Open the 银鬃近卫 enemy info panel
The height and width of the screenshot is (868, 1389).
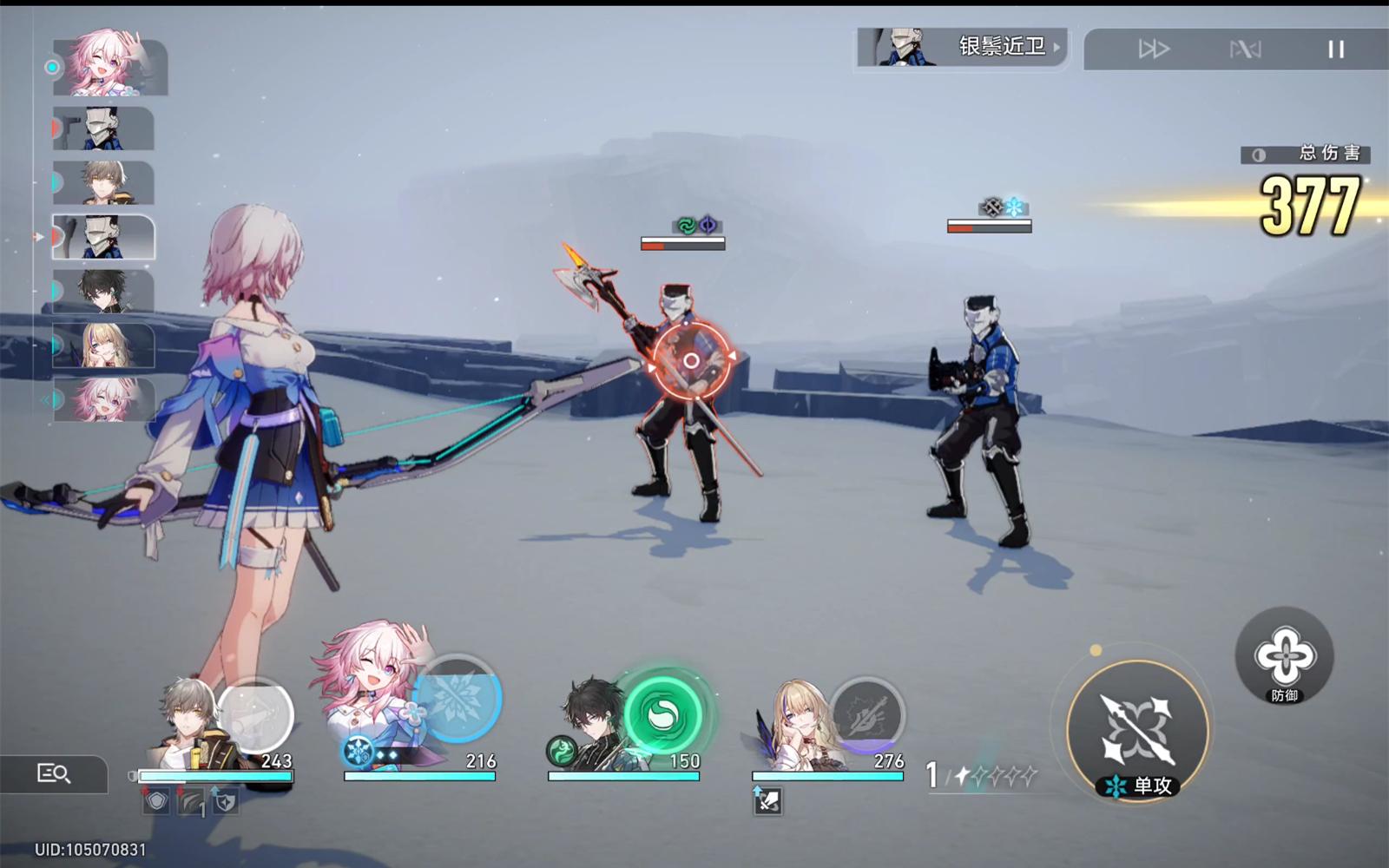point(962,47)
